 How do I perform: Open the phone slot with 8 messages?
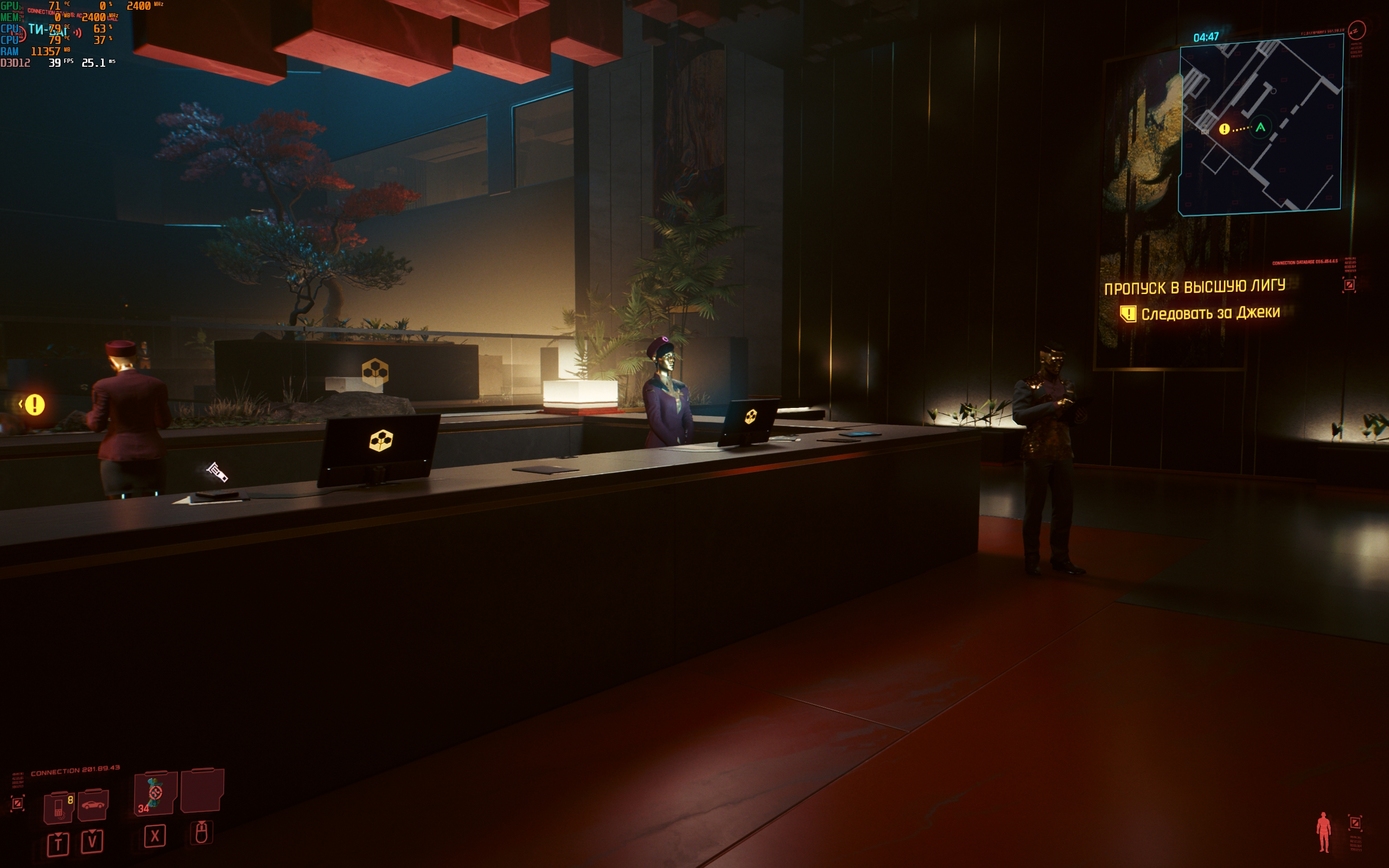[x=60, y=807]
